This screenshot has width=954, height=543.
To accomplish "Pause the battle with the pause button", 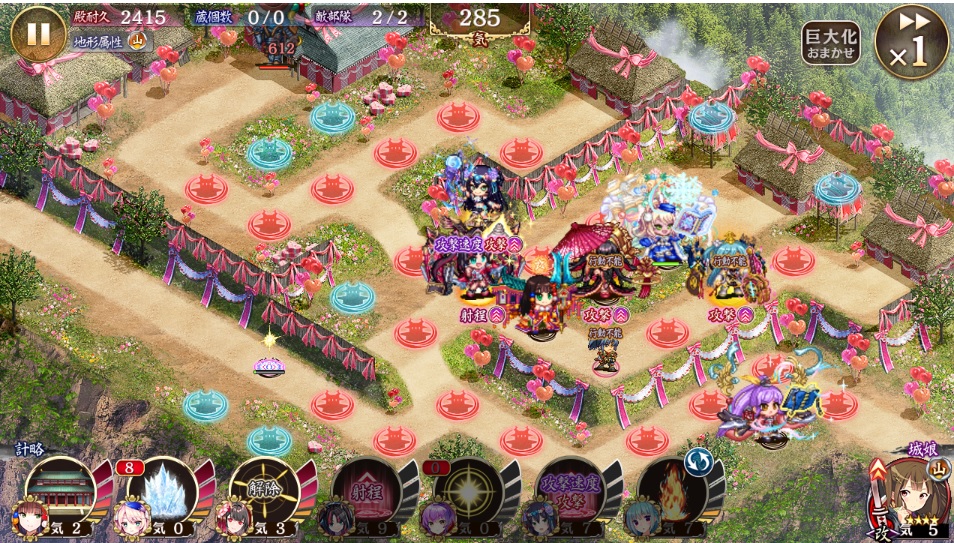I will (38, 33).
